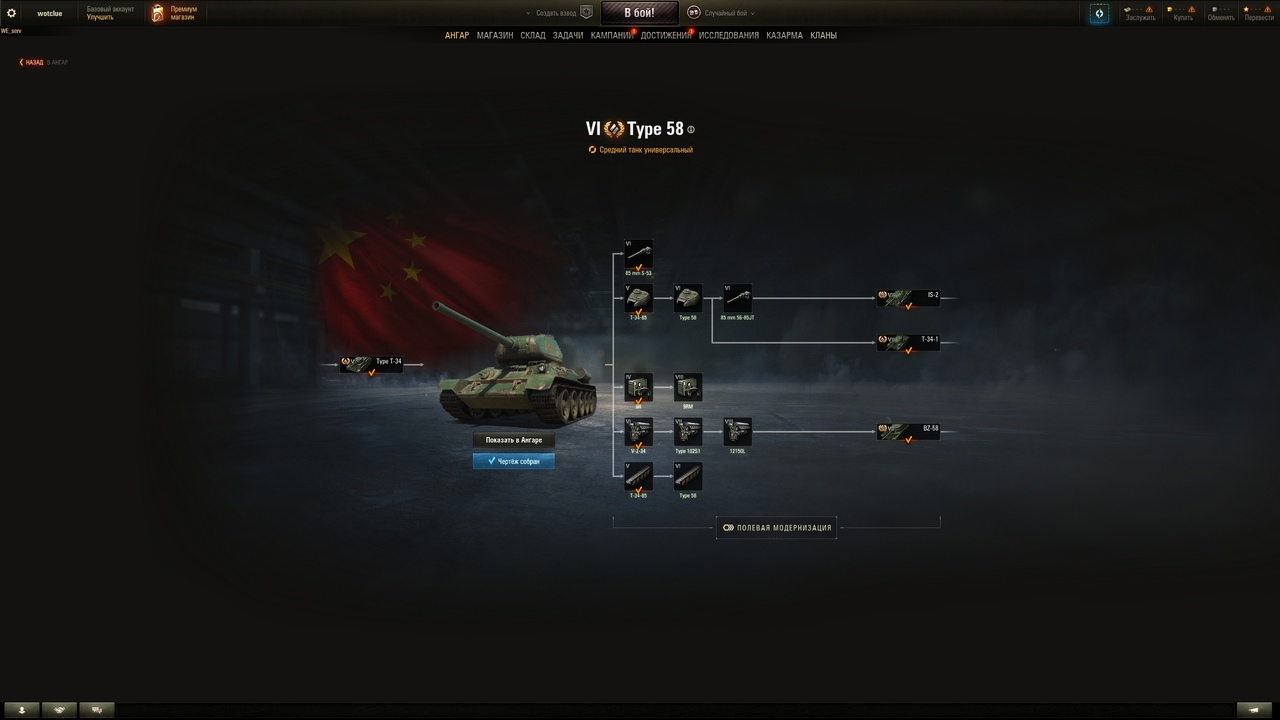Image resolution: width=1280 pixels, height=720 pixels.
Task: Select the previous Type T-34 tank node
Action: click(372, 364)
